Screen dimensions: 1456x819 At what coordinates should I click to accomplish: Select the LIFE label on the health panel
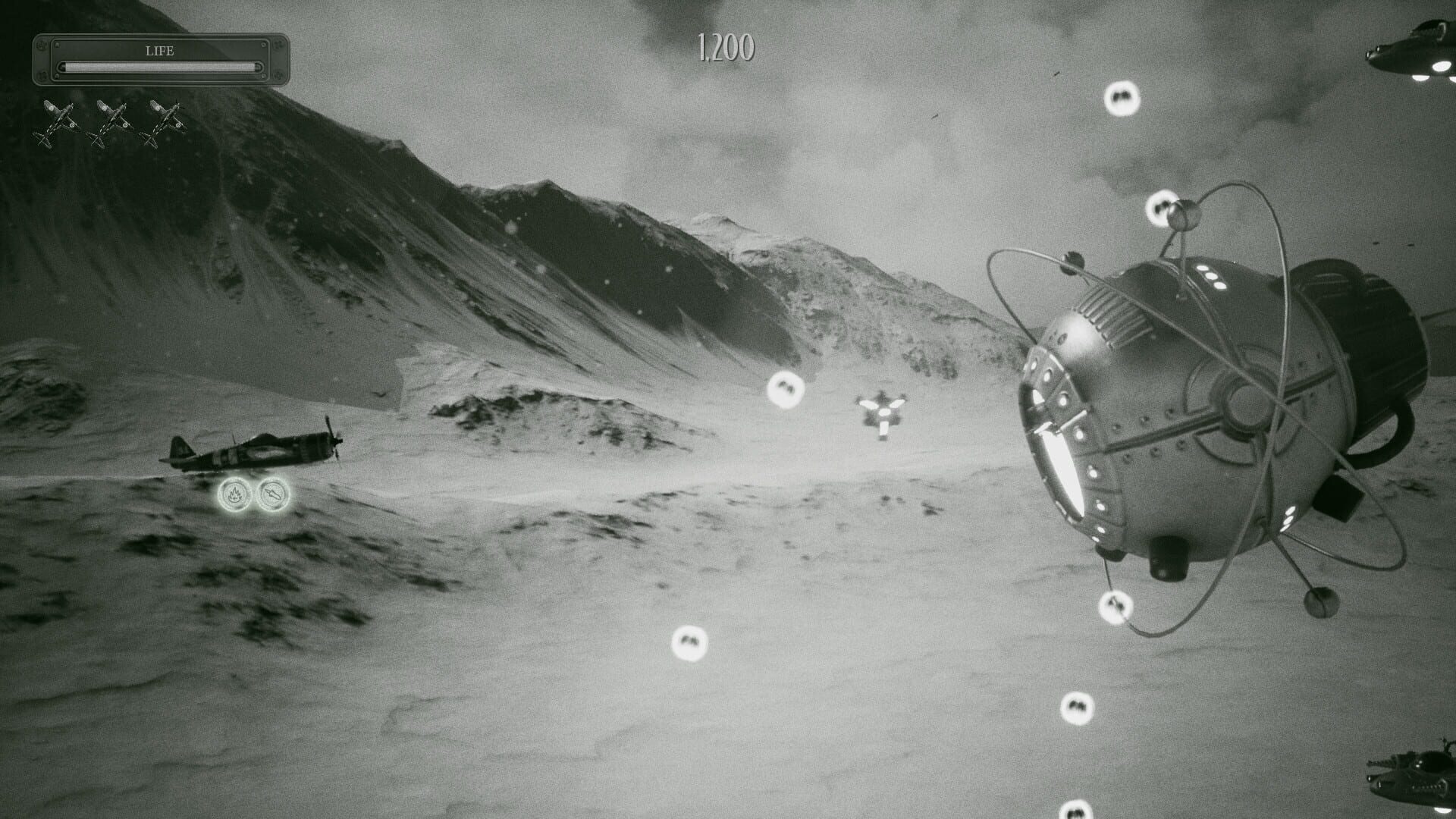coord(158,51)
